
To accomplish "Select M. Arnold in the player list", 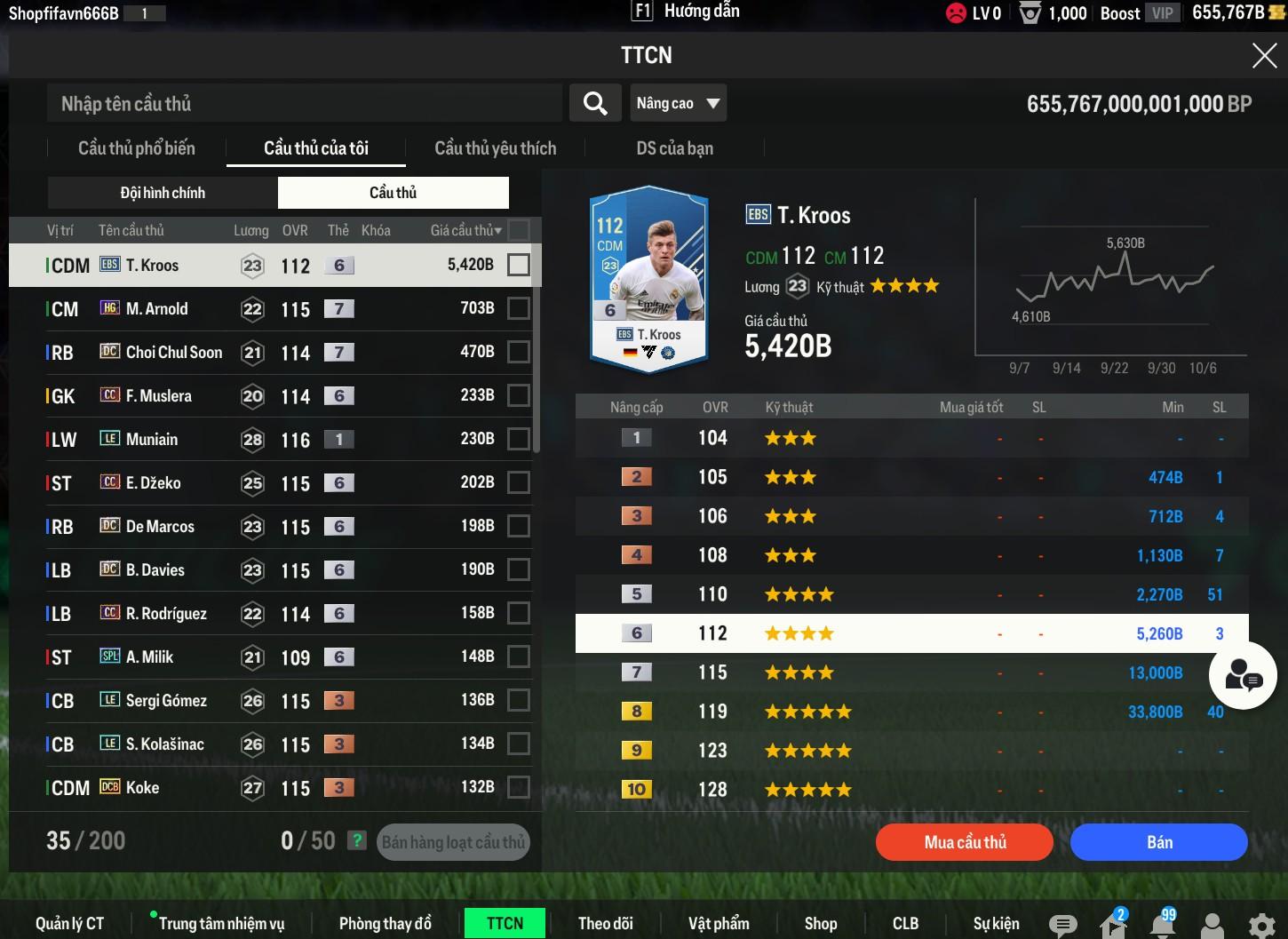I will 157,309.
